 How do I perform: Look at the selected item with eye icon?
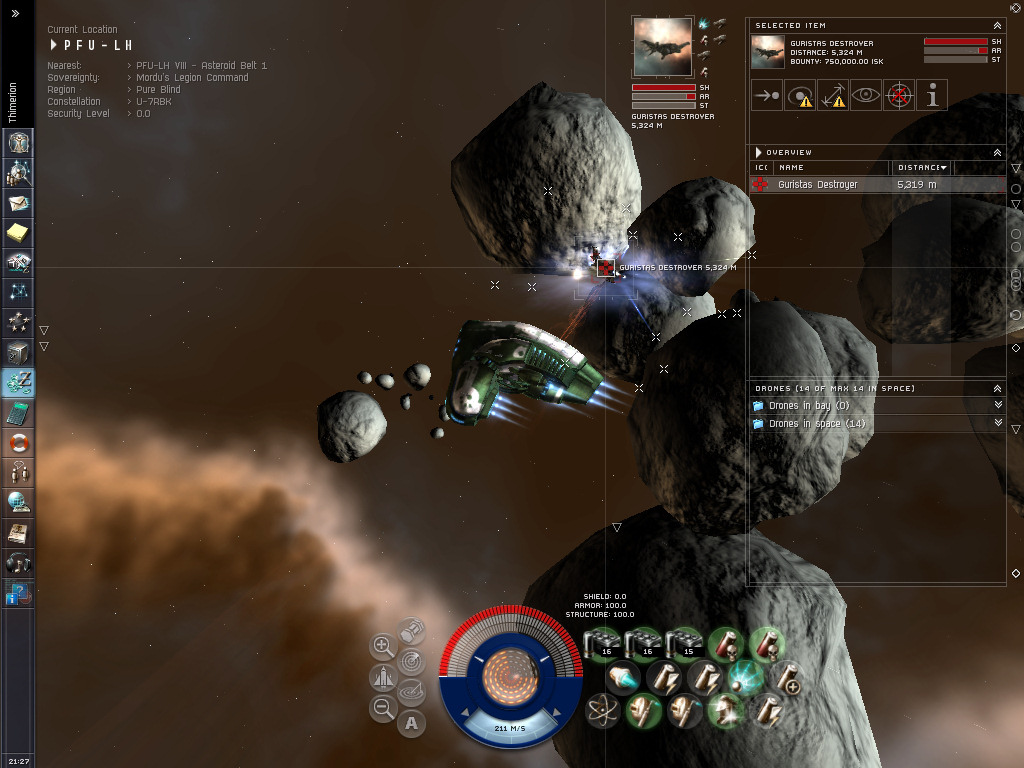click(866, 96)
